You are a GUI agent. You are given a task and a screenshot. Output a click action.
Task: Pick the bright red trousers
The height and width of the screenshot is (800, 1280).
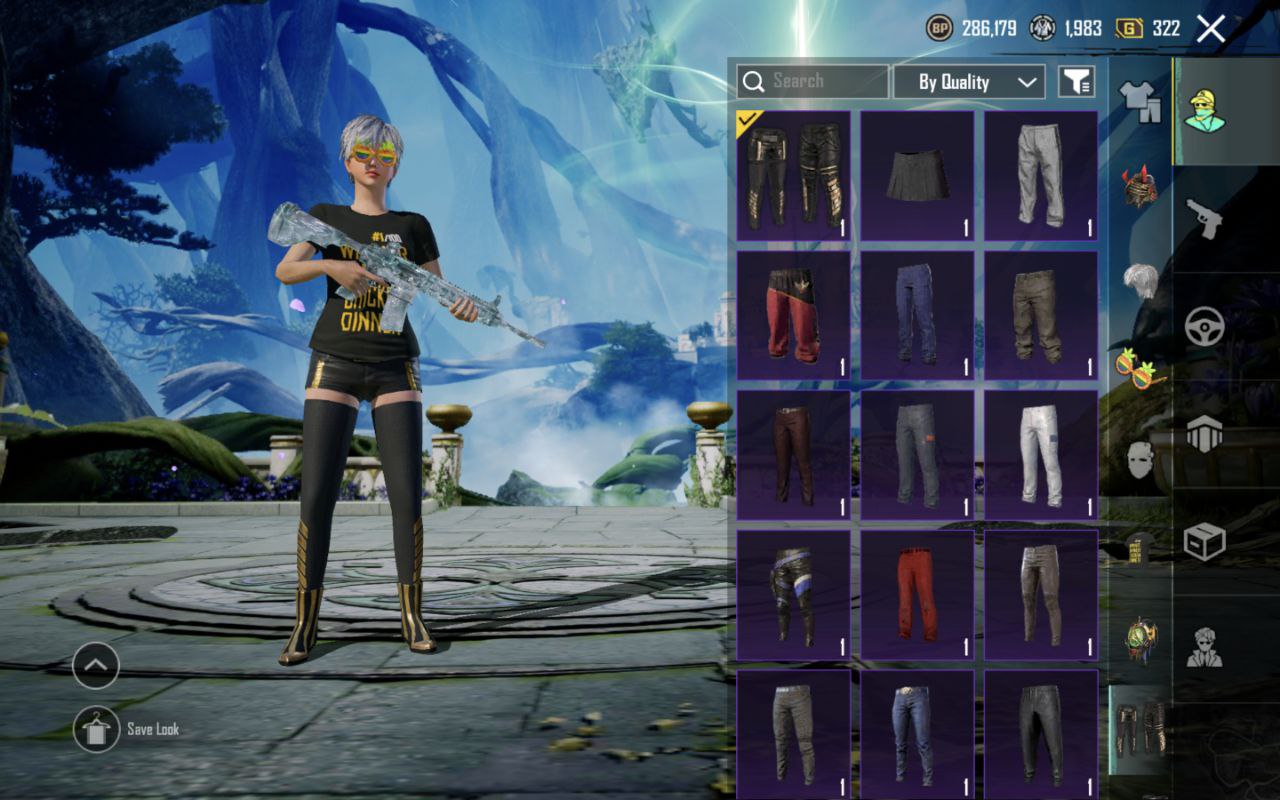[x=917, y=595]
